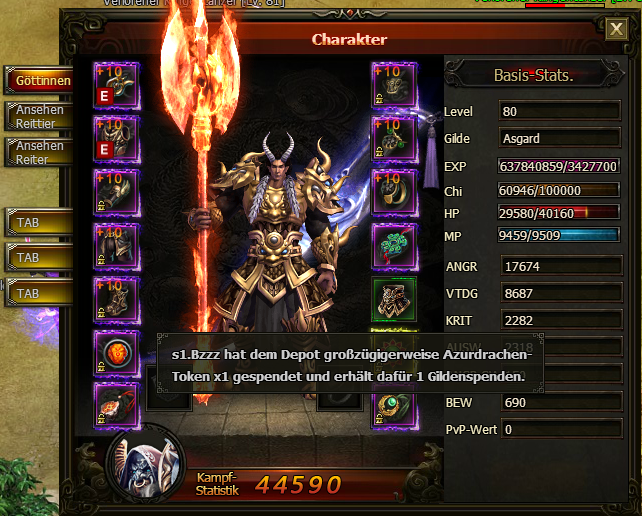This screenshot has height=516, width=642.
Task: Select the dark ring equipment slot
Action: (395, 191)
